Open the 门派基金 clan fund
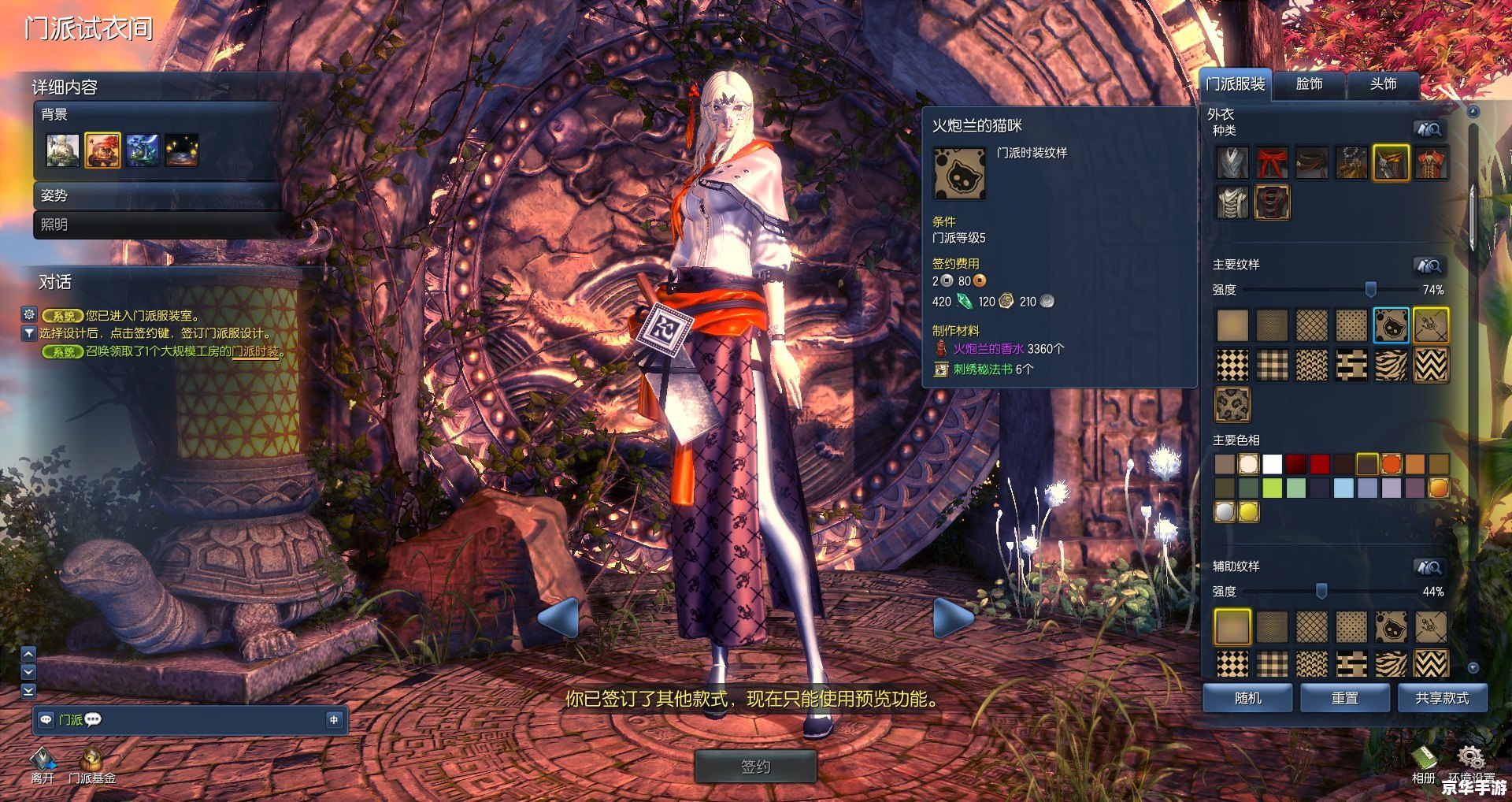The height and width of the screenshot is (802, 1512). pos(91,764)
